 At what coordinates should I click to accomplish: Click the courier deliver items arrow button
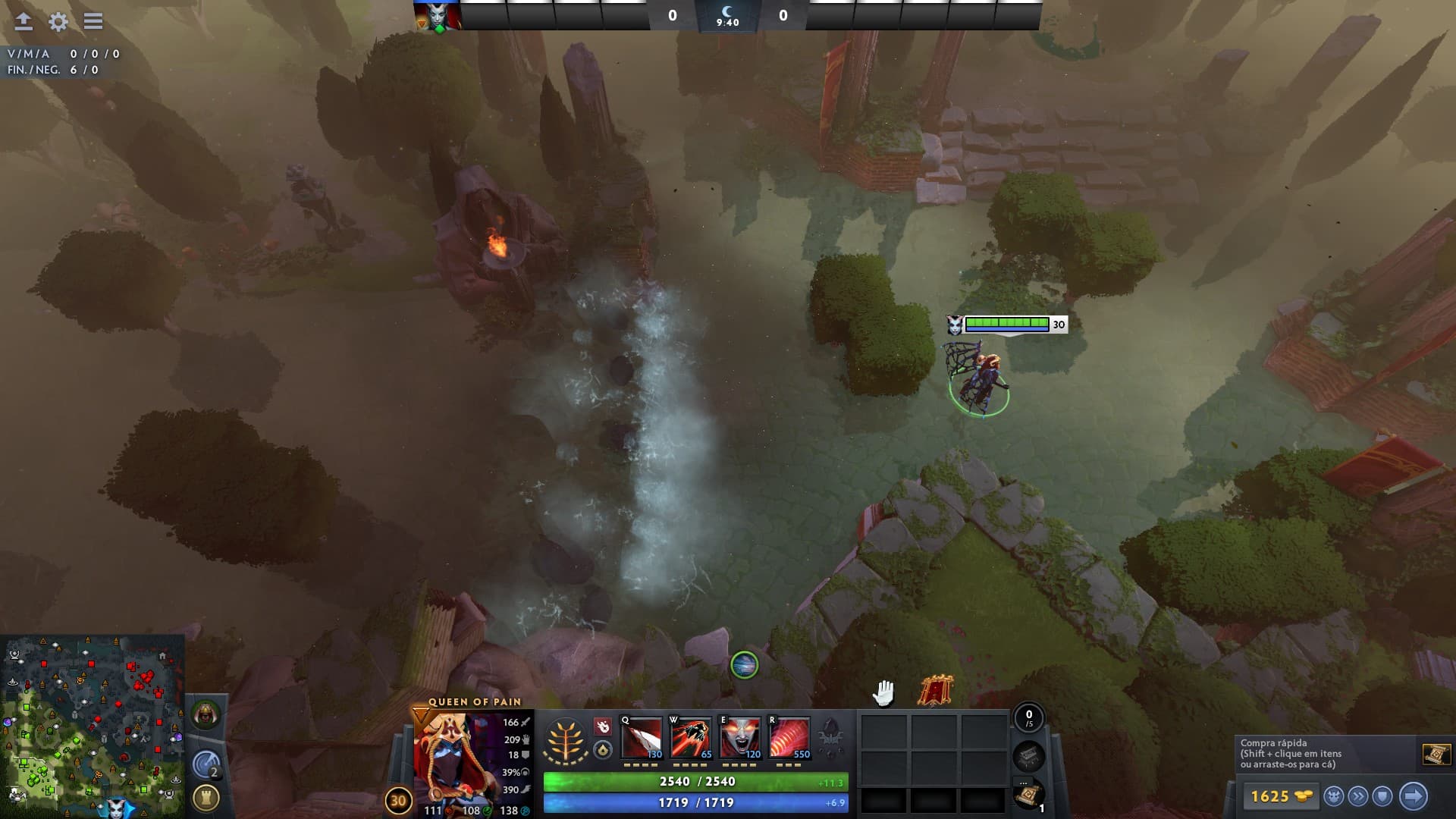pos(1413,796)
